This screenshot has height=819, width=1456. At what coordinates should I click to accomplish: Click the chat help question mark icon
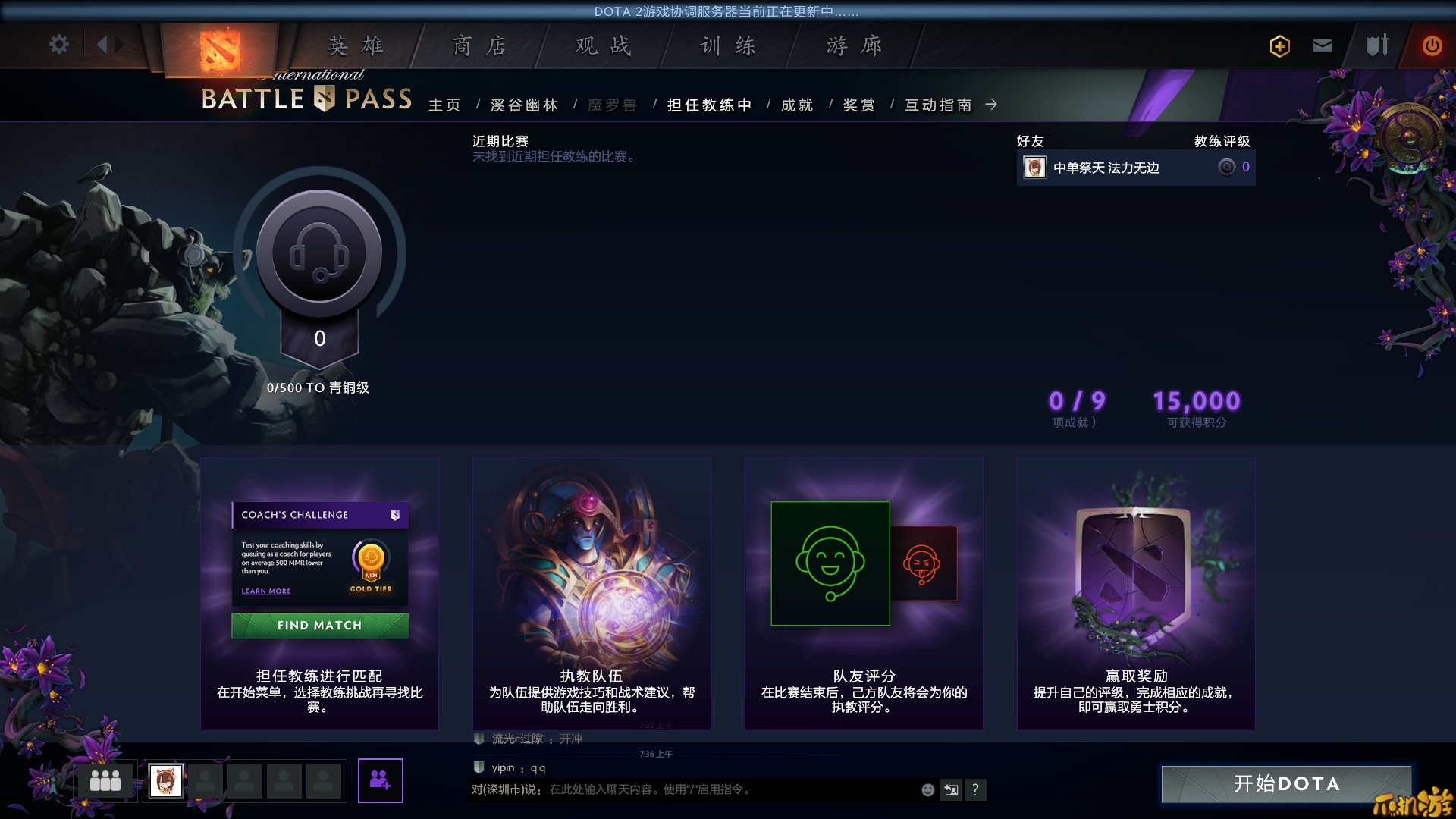pos(976,789)
